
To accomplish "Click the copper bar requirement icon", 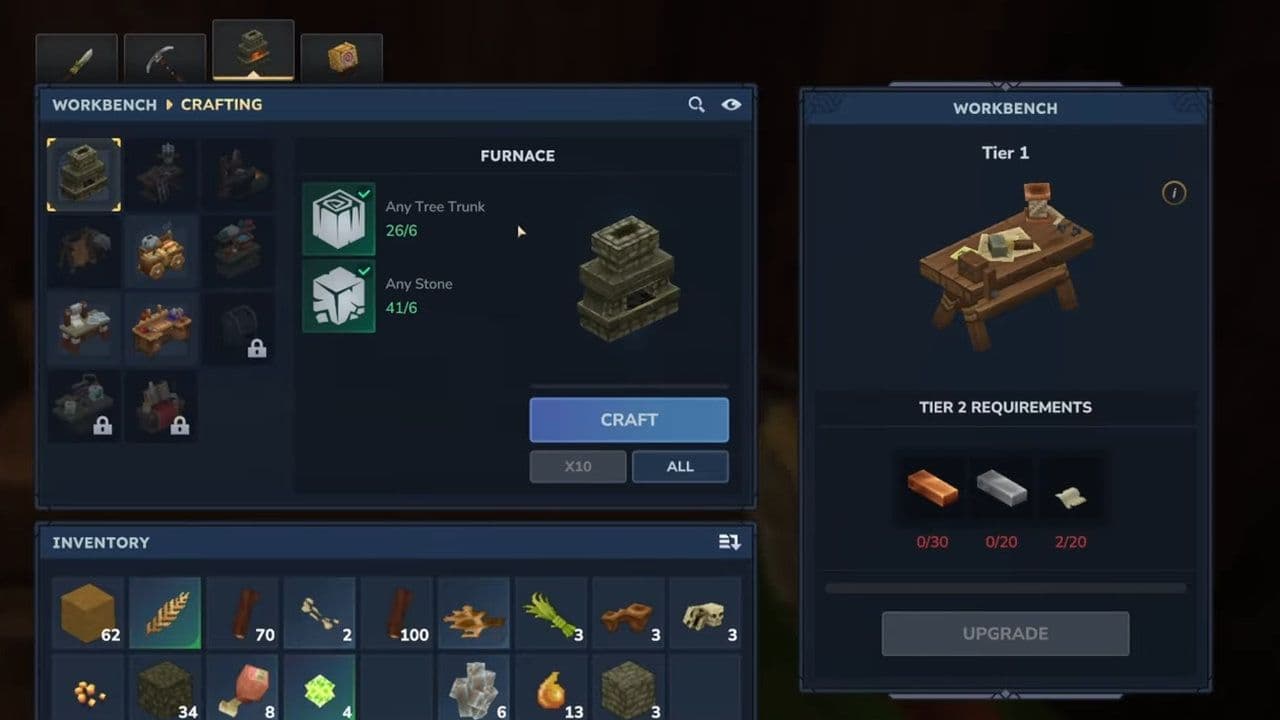I will tap(932, 488).
